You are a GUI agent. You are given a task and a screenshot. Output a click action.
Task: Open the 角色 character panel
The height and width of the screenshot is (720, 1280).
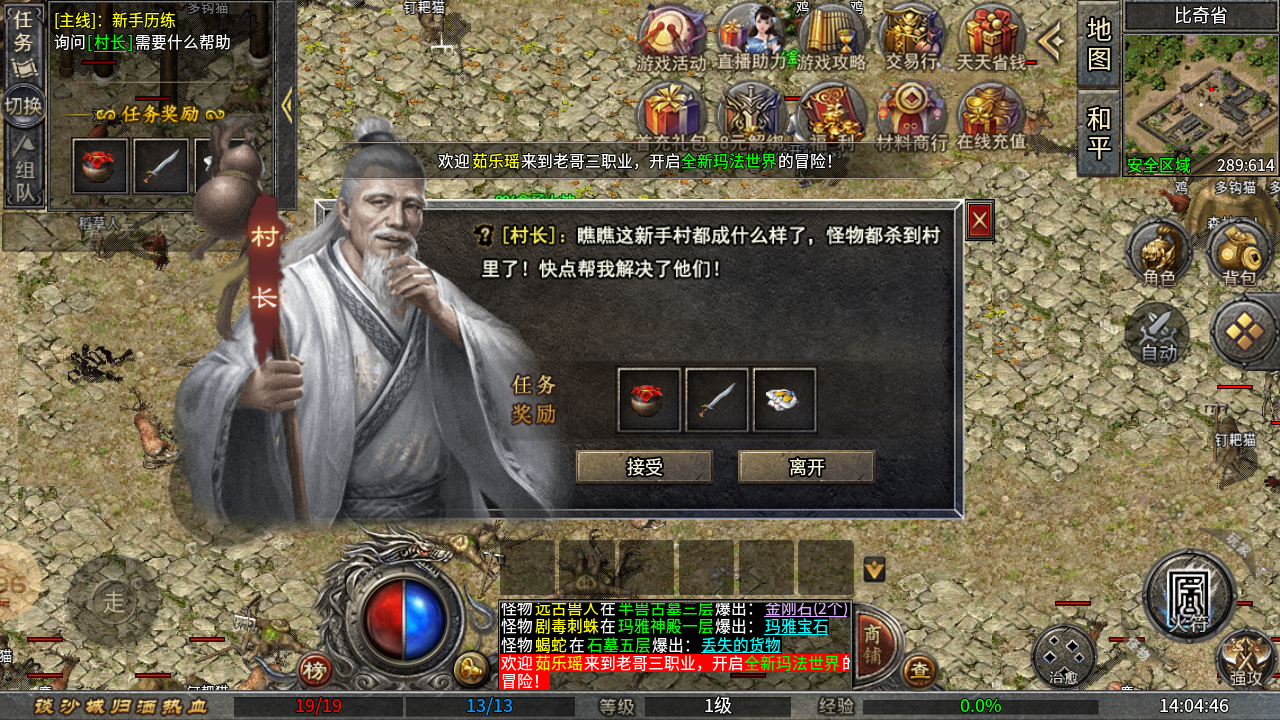[1160, 250]
